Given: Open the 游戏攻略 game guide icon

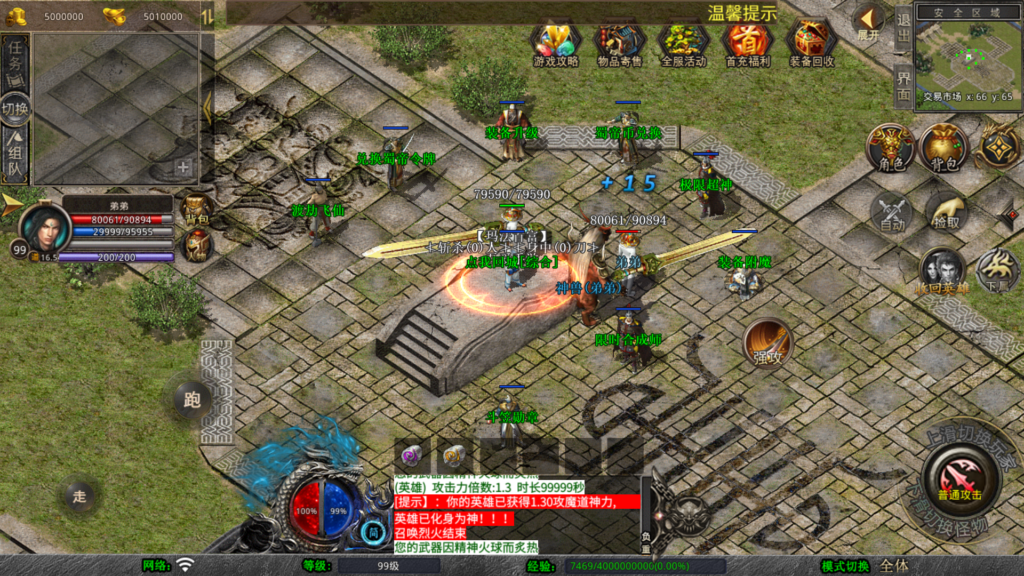Looking at the screenshot, I should point(556,42).
